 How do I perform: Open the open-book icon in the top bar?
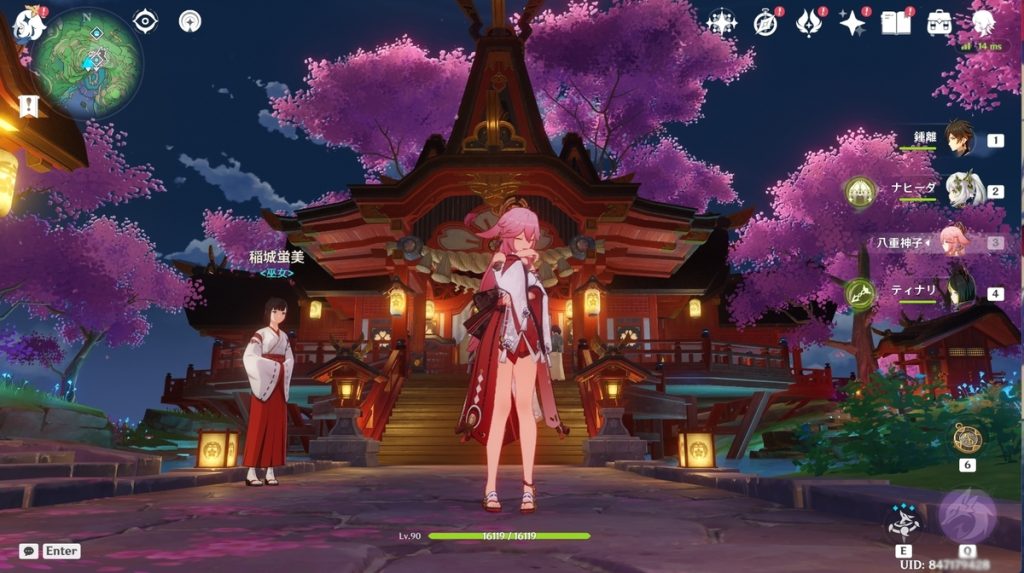(x=895, y=23)
